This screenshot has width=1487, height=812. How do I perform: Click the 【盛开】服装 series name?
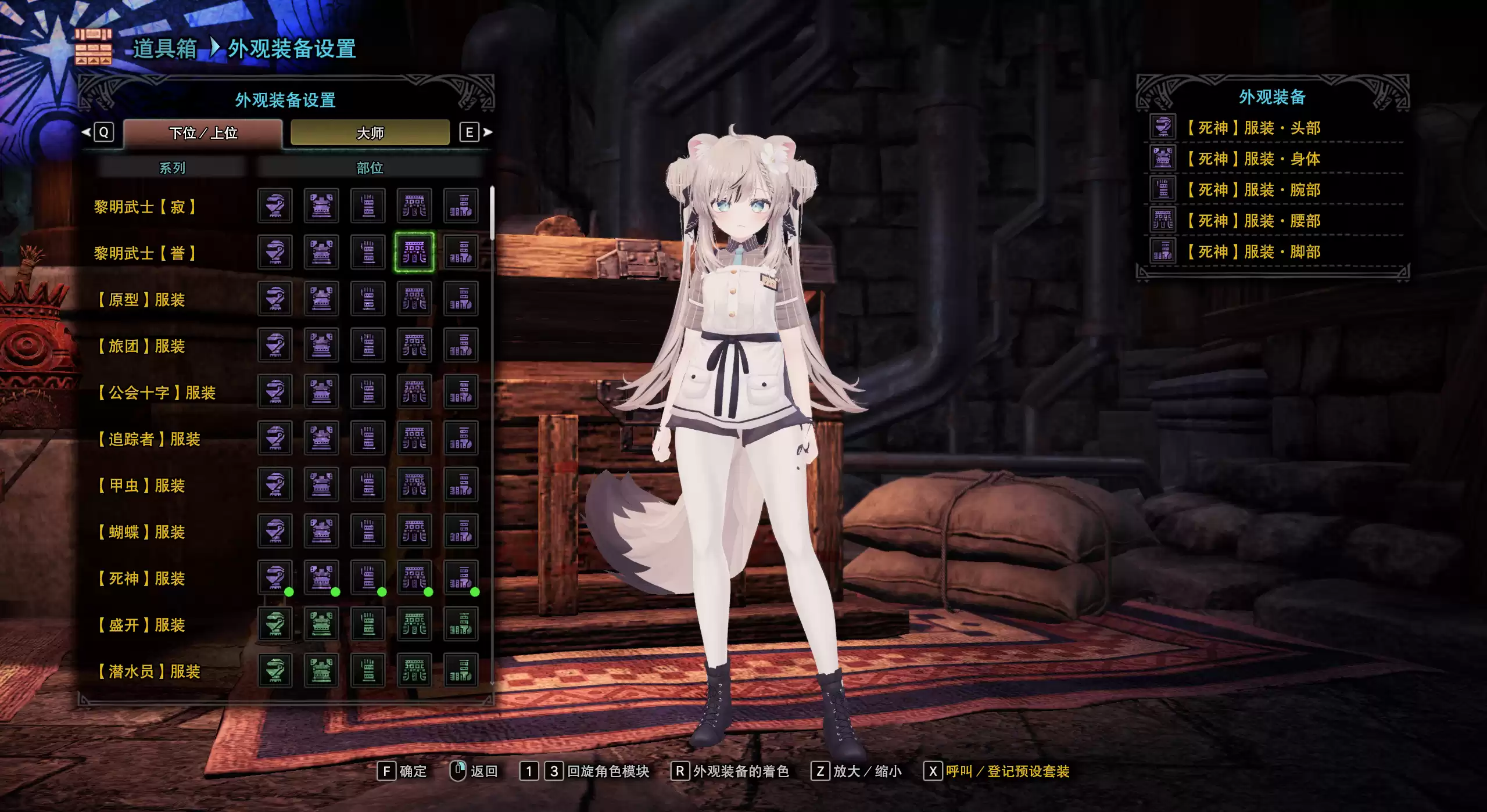tap(141, 625)
